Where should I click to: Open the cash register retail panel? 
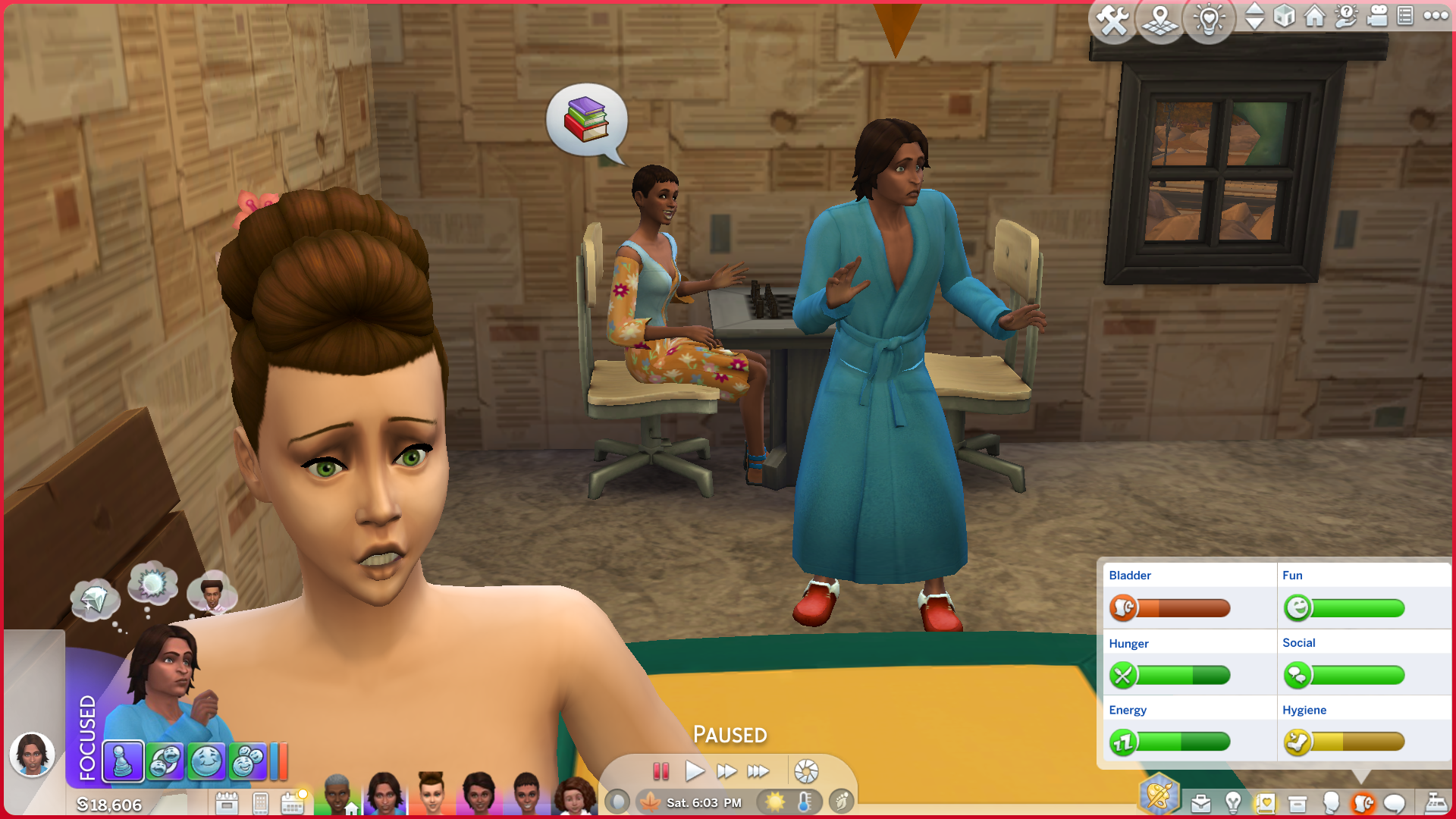pos(1436,802)
